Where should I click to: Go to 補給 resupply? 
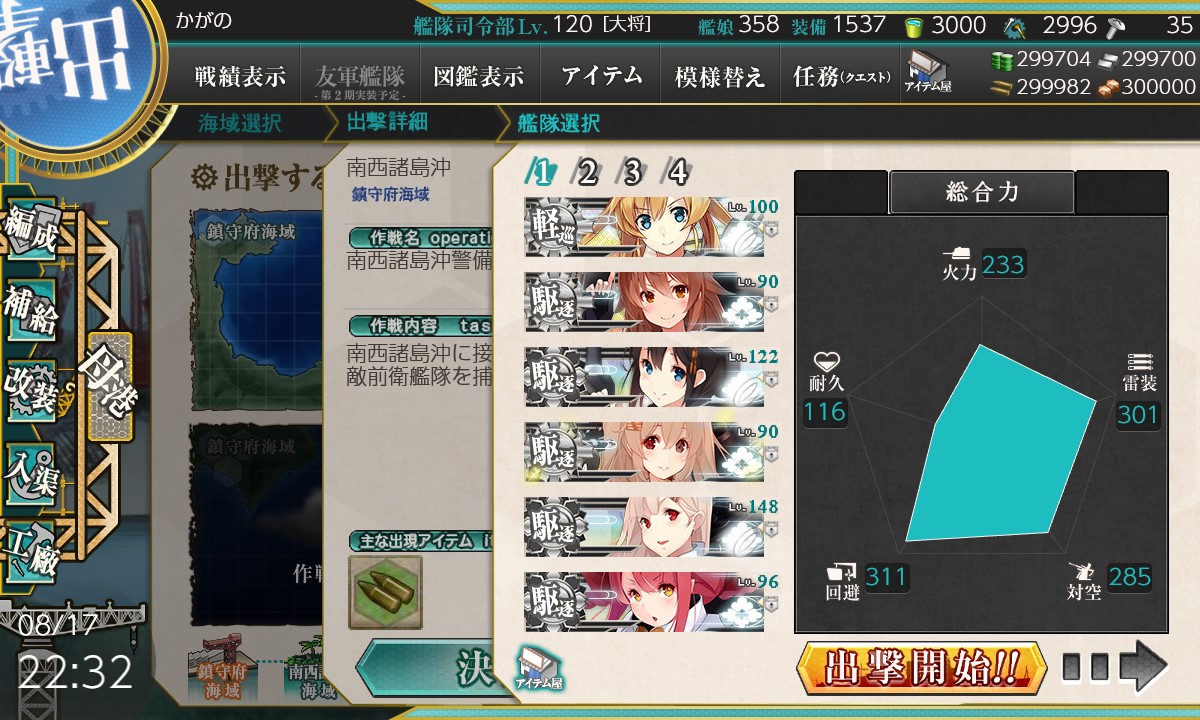click(32, 312)
